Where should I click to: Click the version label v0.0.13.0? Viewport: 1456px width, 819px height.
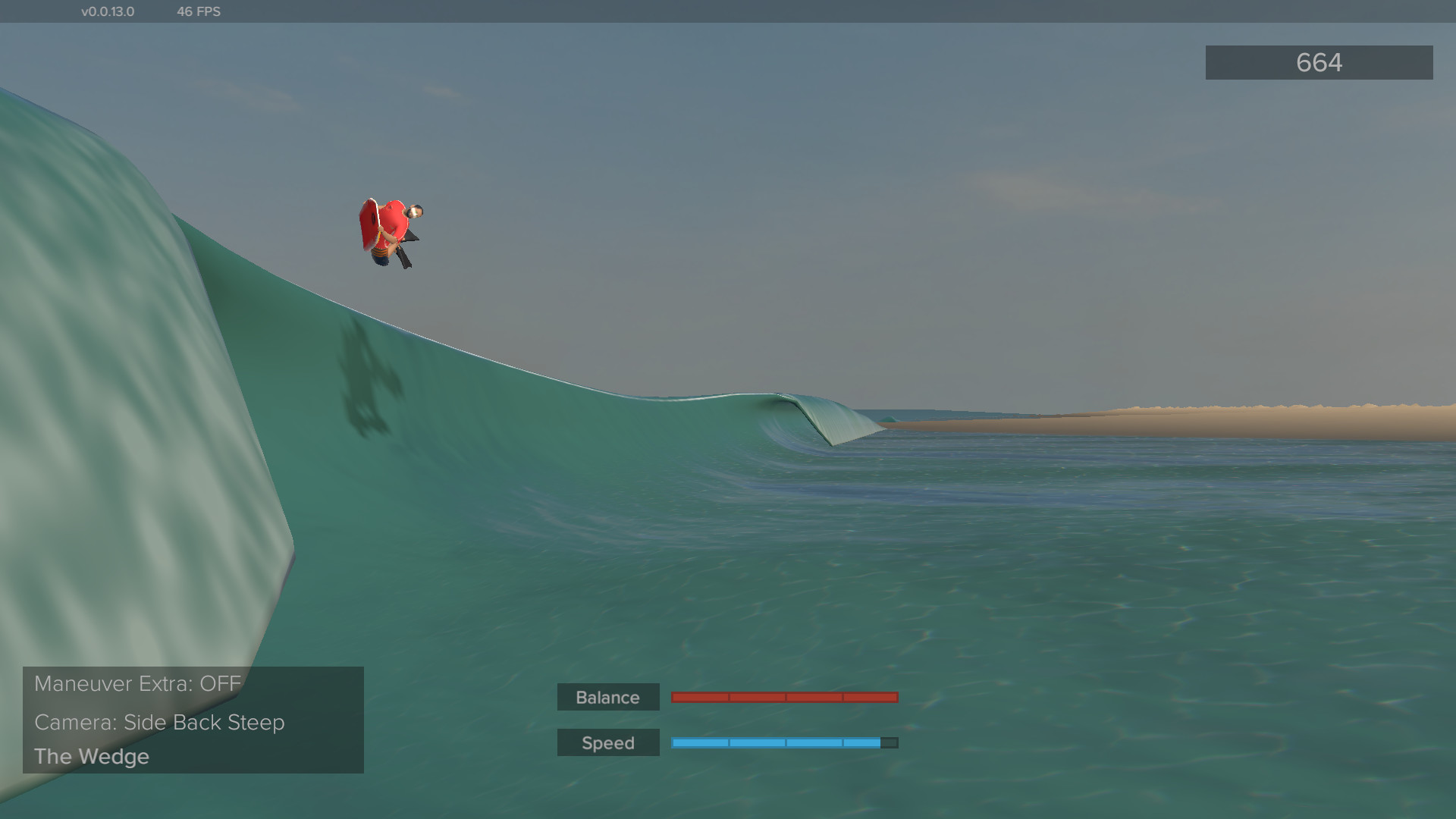(107, 11)
